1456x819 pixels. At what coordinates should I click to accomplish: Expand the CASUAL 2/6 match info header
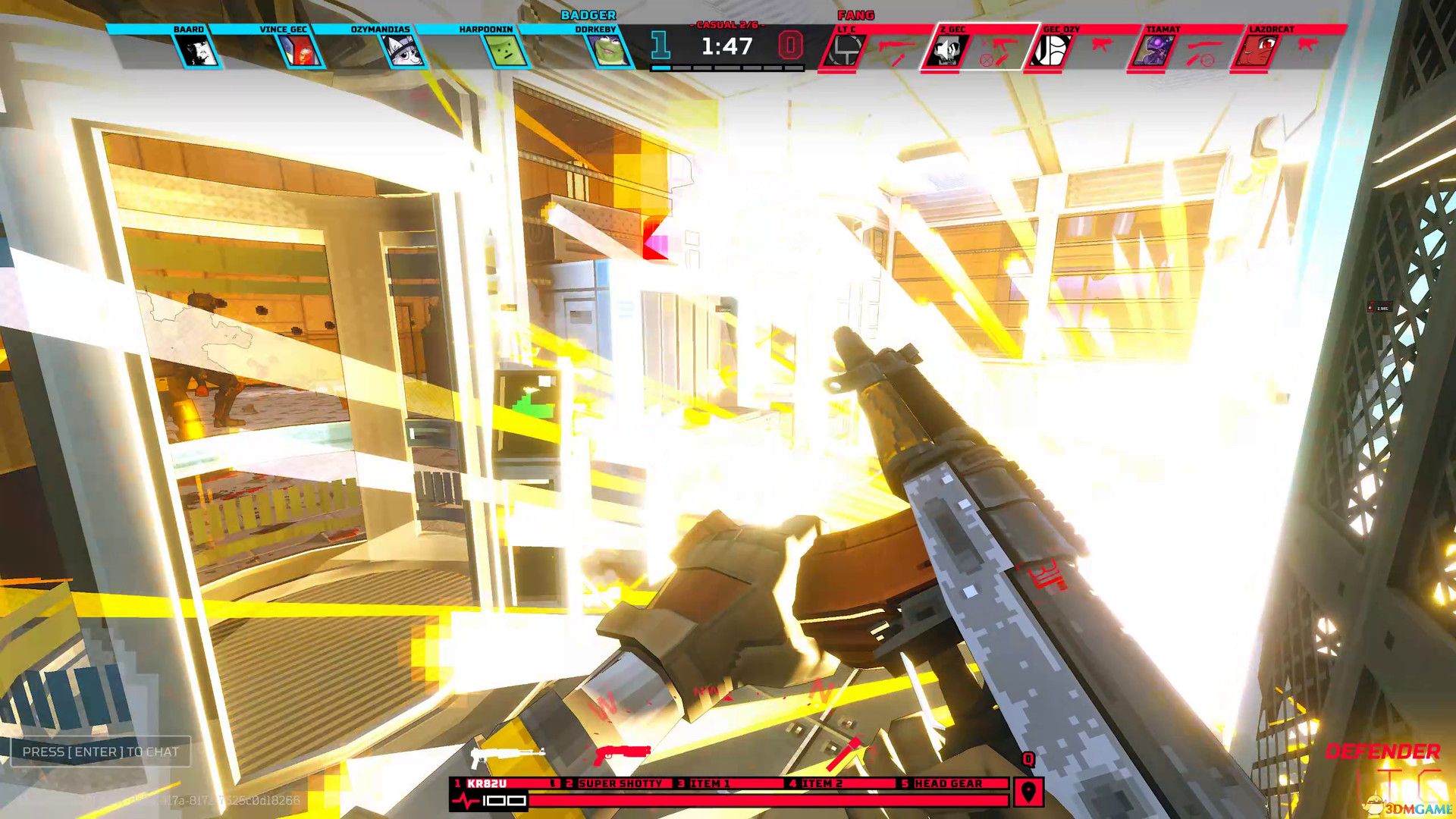tap(728, 24)
